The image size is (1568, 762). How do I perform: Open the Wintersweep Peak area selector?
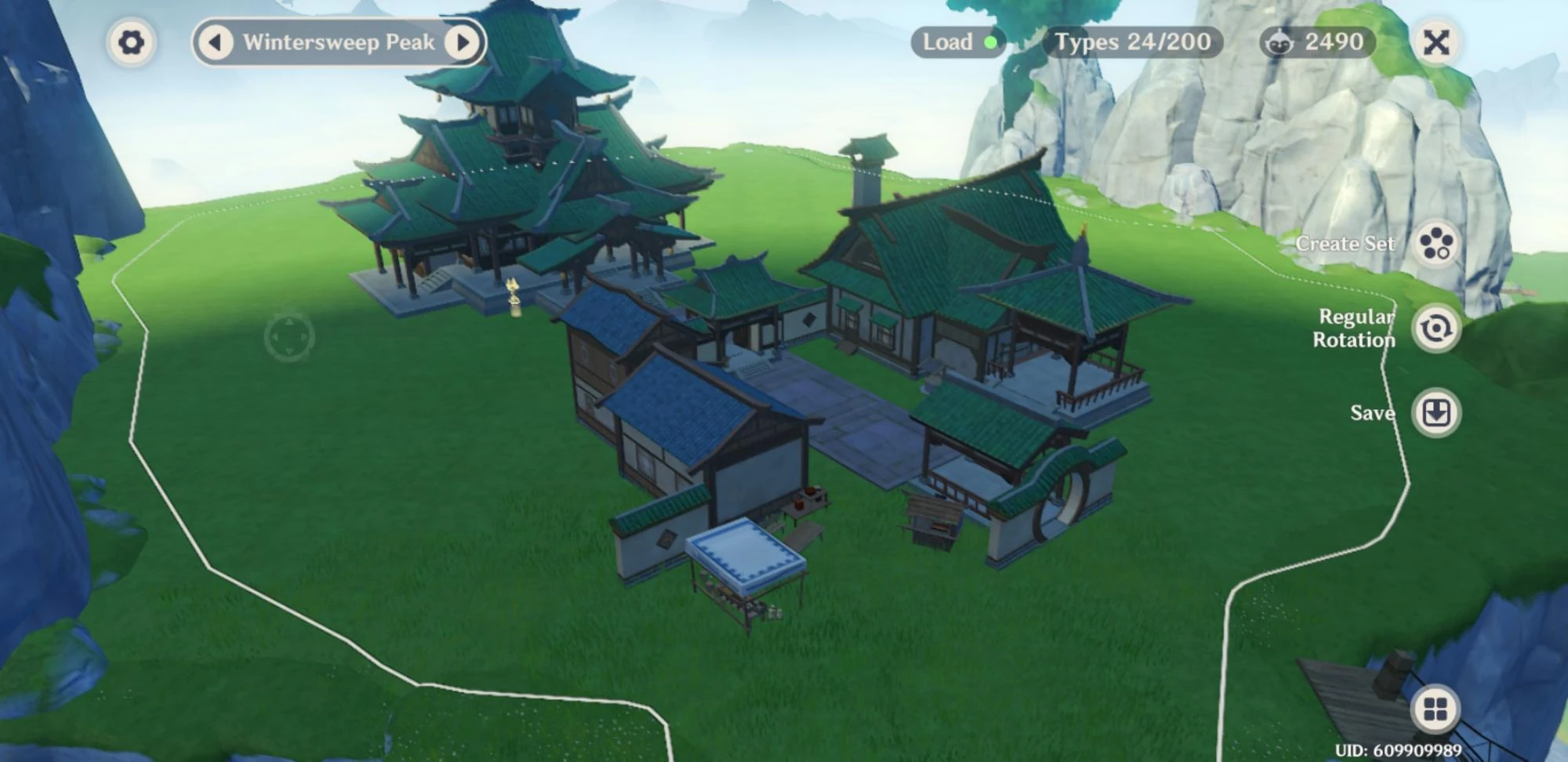340,42
